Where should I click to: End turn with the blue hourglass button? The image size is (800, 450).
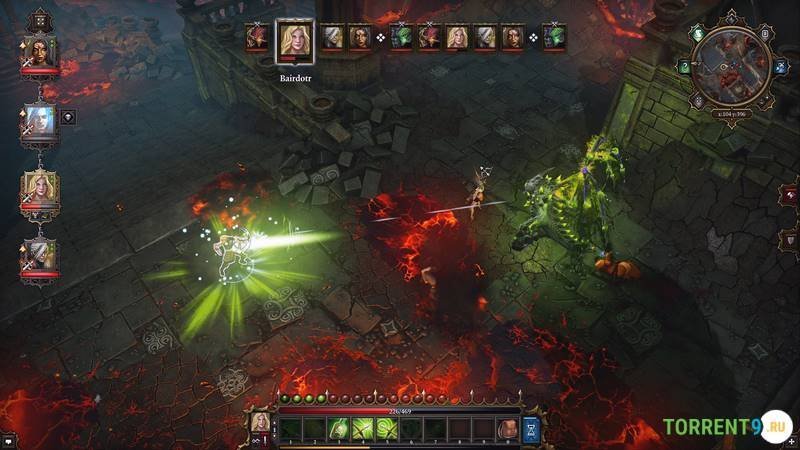click(531, 429)
